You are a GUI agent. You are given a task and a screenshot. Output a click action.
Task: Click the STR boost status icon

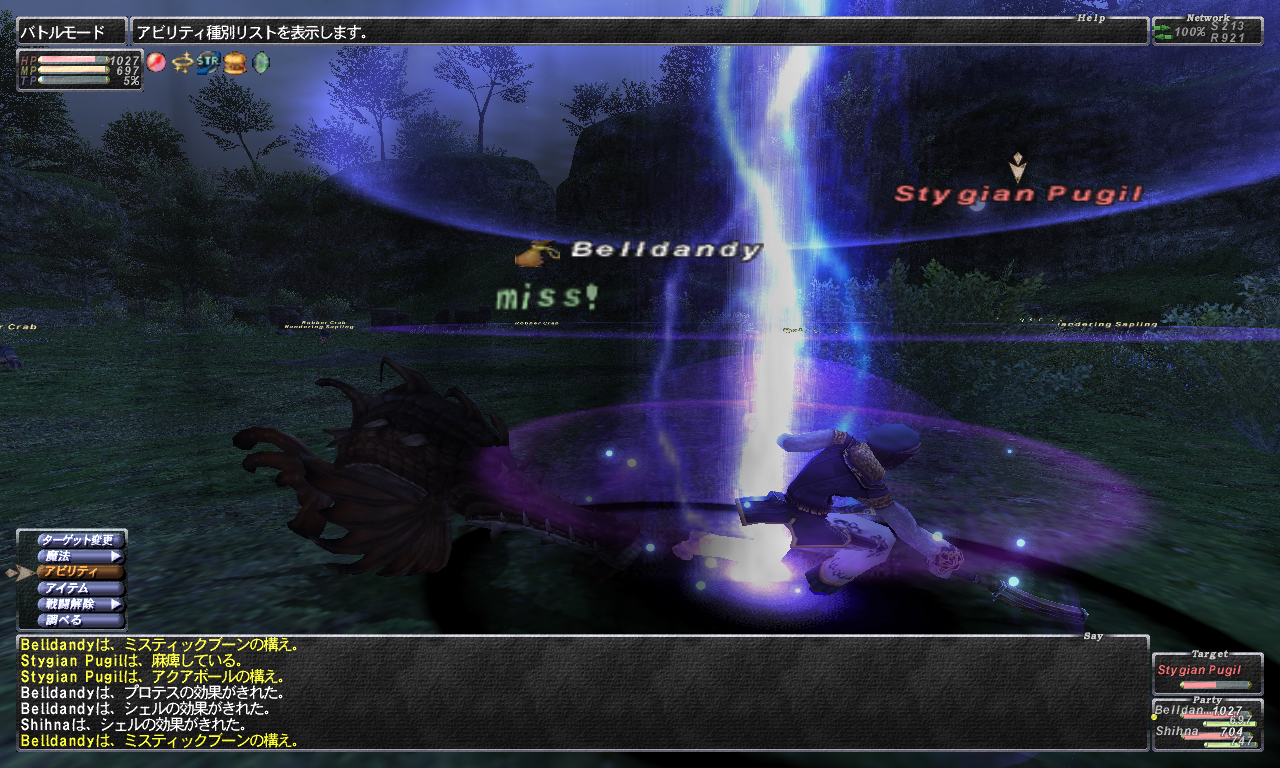[208, 62]
